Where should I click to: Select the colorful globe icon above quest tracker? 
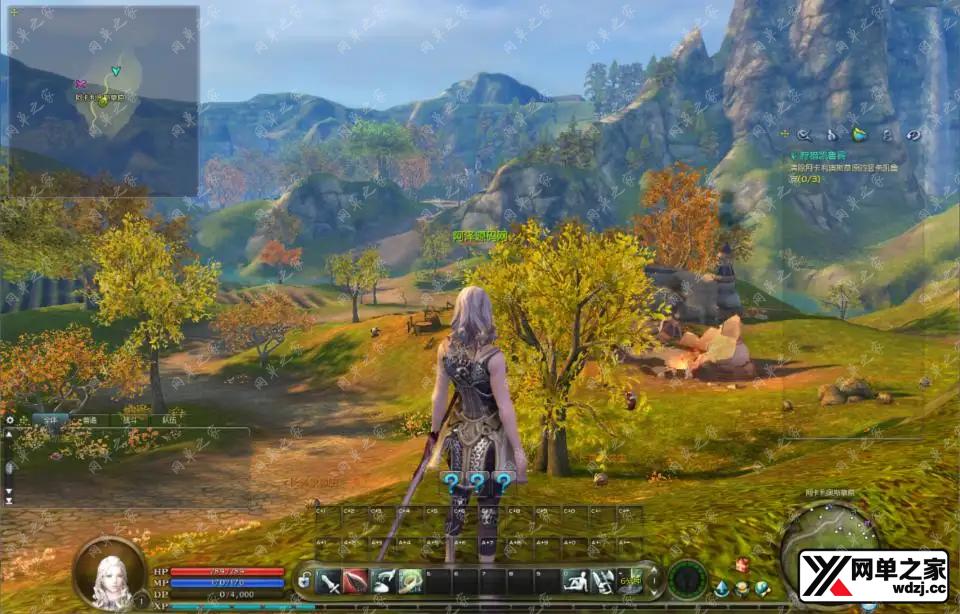[x=859, y=135]
